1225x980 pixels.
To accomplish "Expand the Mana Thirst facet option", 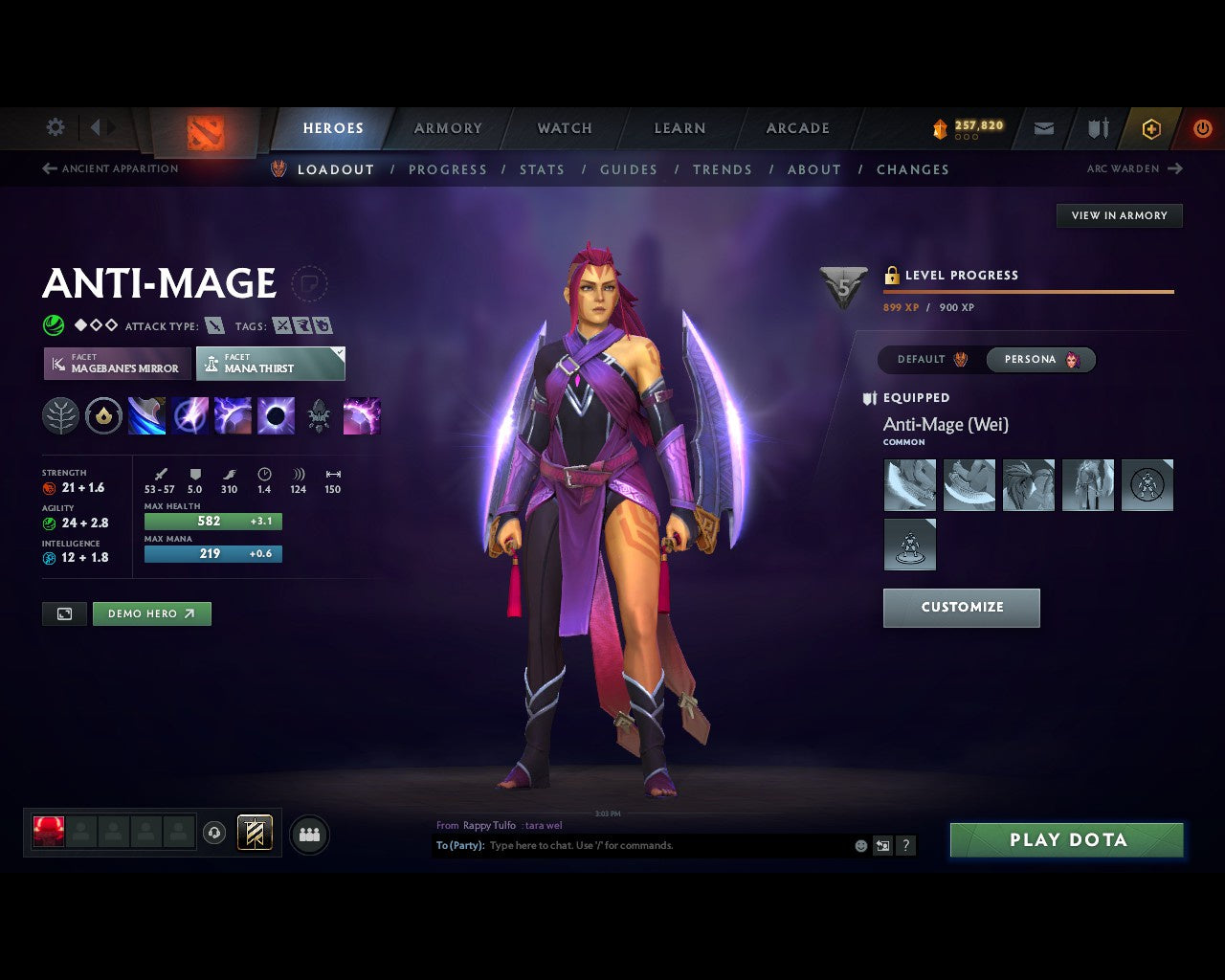I will point(271,364).
